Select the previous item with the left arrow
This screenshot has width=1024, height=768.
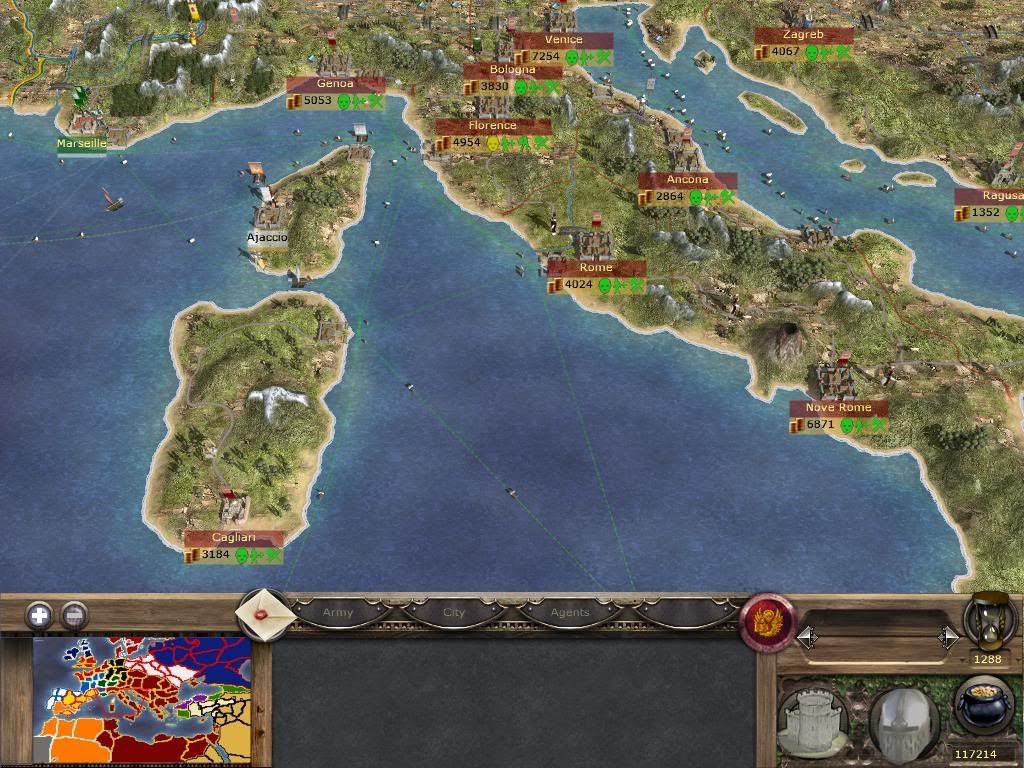tap(806, 637)
